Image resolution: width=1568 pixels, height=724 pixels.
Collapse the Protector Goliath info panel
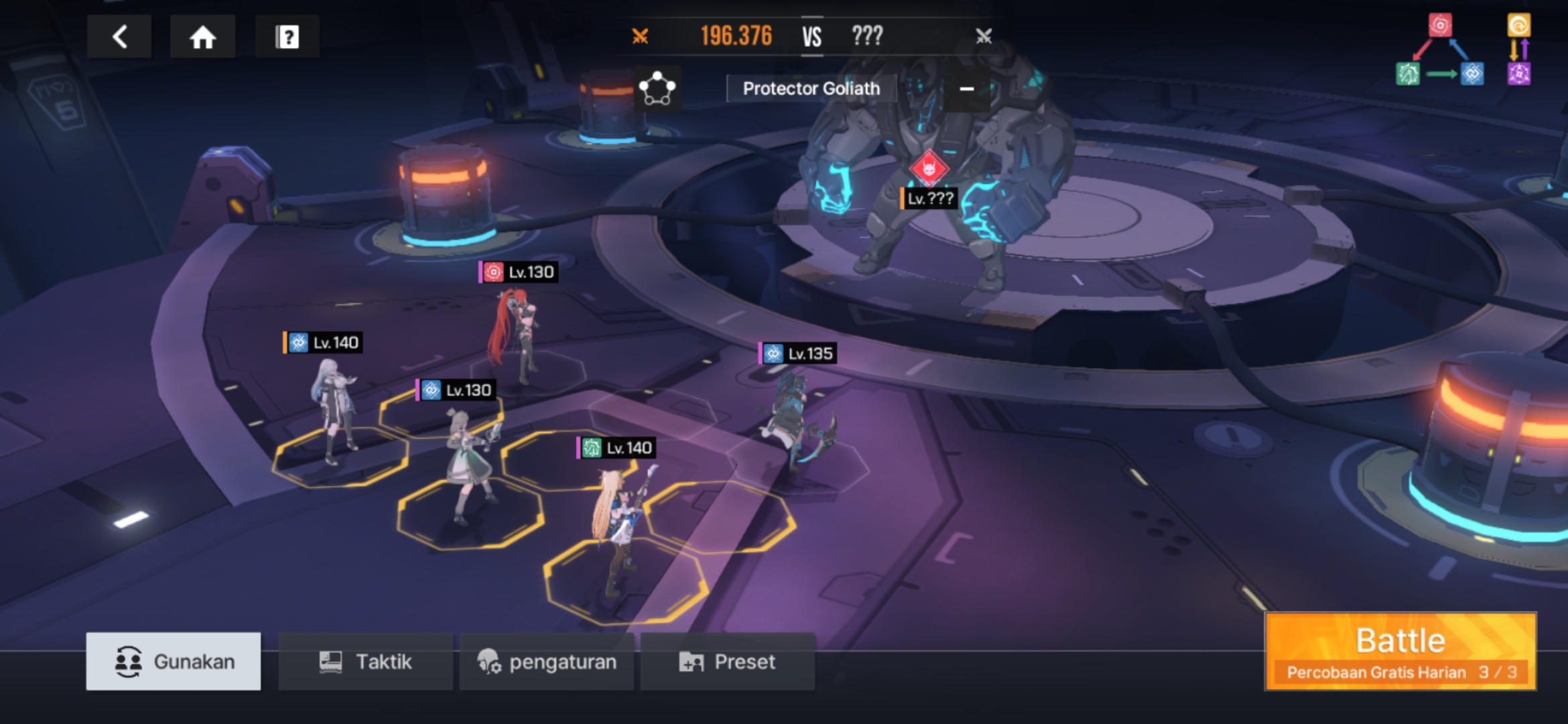pos(966,88)
